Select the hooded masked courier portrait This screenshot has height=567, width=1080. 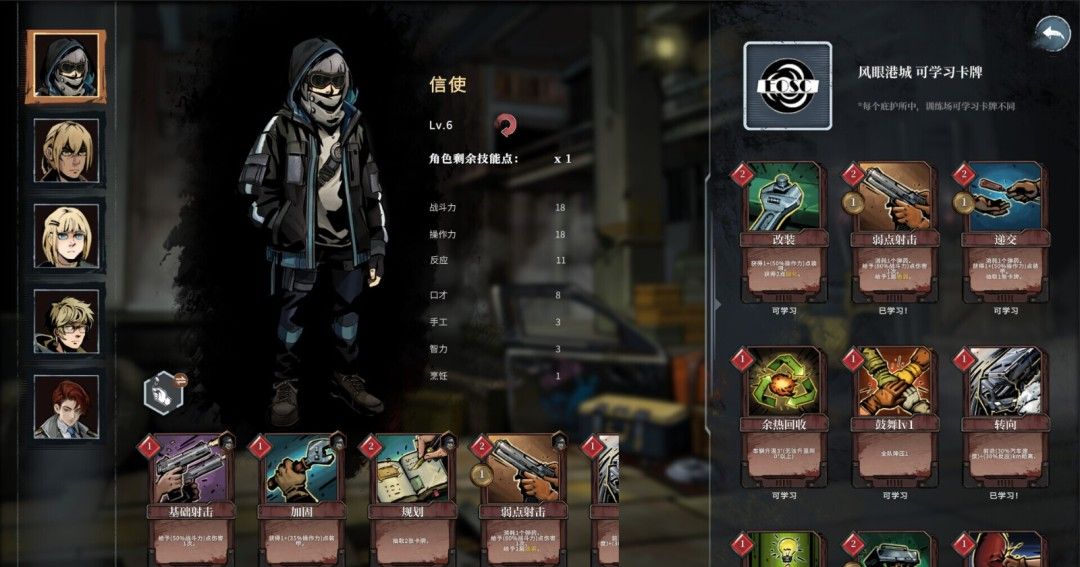pos(66,66)
